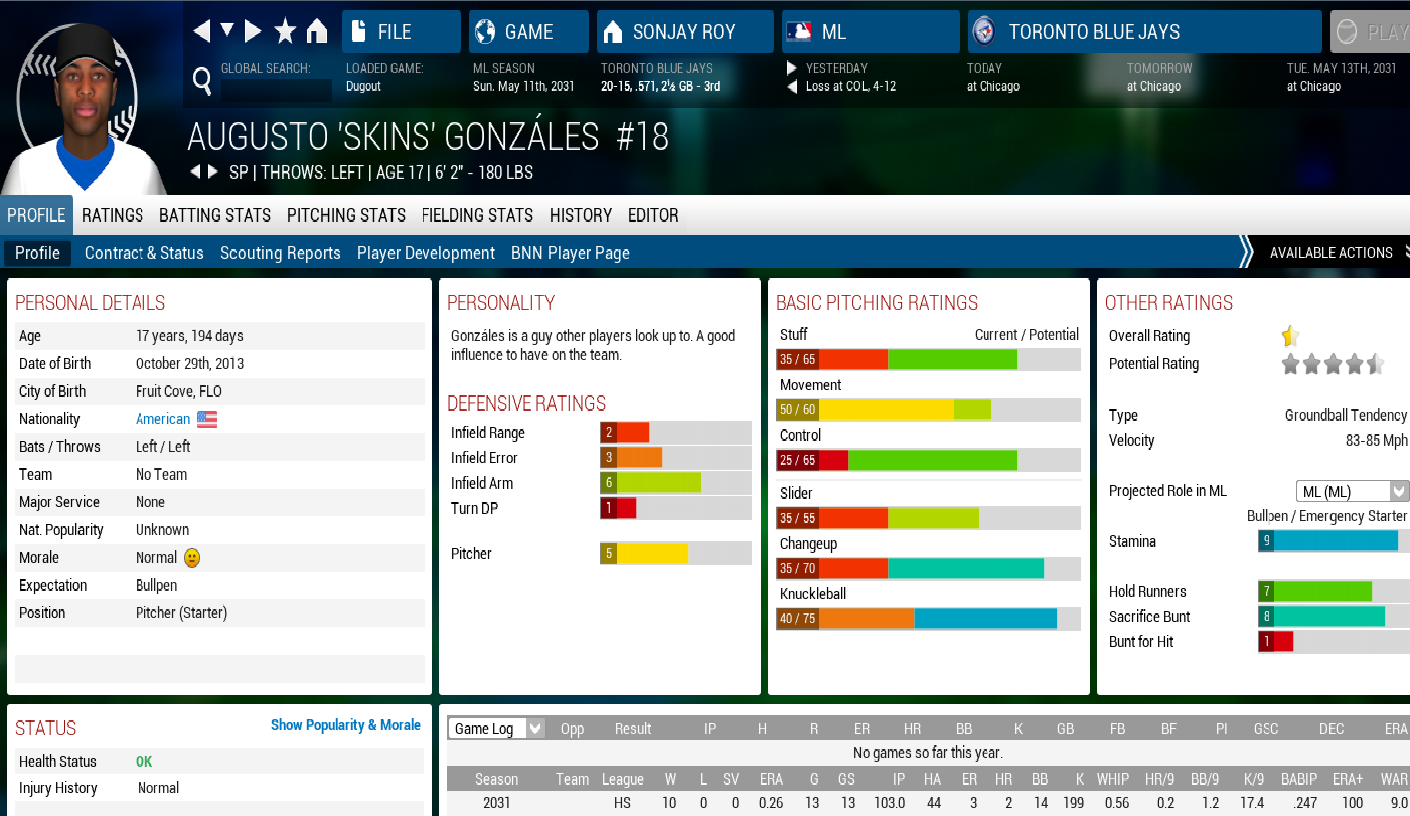Screen dimensions: 1410x816
Task: Show the Contract & Status subpage
Action: tap(144, 253)
